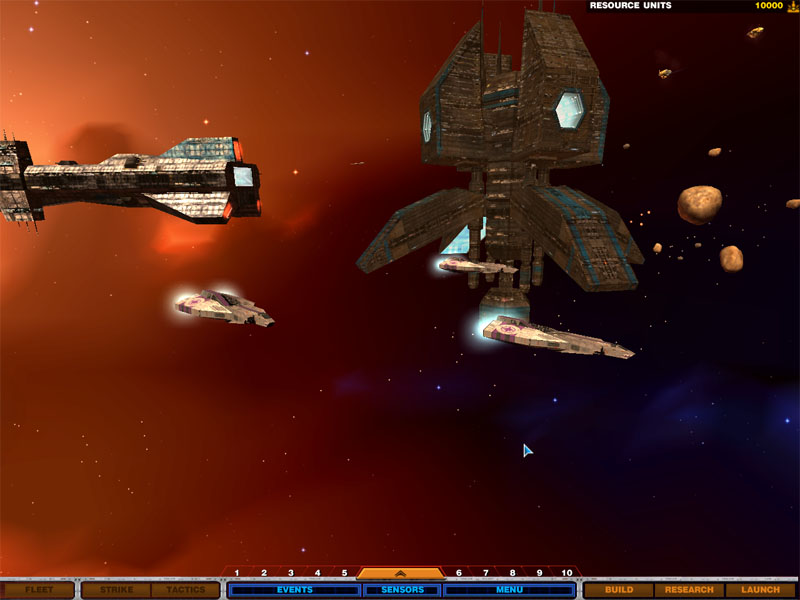This screenshot has width=800, height=600.
Task: Open the Strike groups panel
Action: 116,590
